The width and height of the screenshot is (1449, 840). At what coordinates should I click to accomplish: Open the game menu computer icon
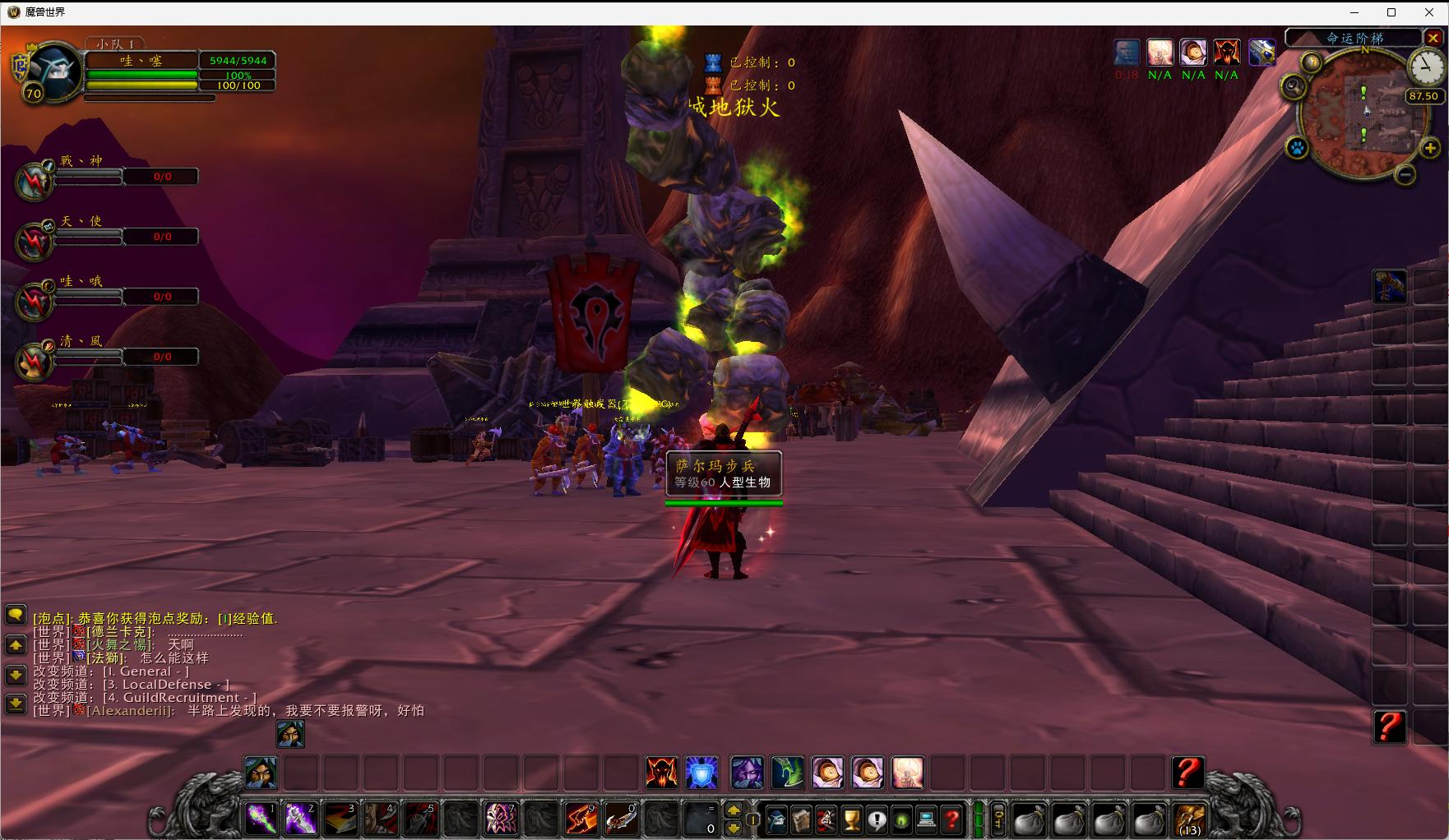(x=926, y=819)
